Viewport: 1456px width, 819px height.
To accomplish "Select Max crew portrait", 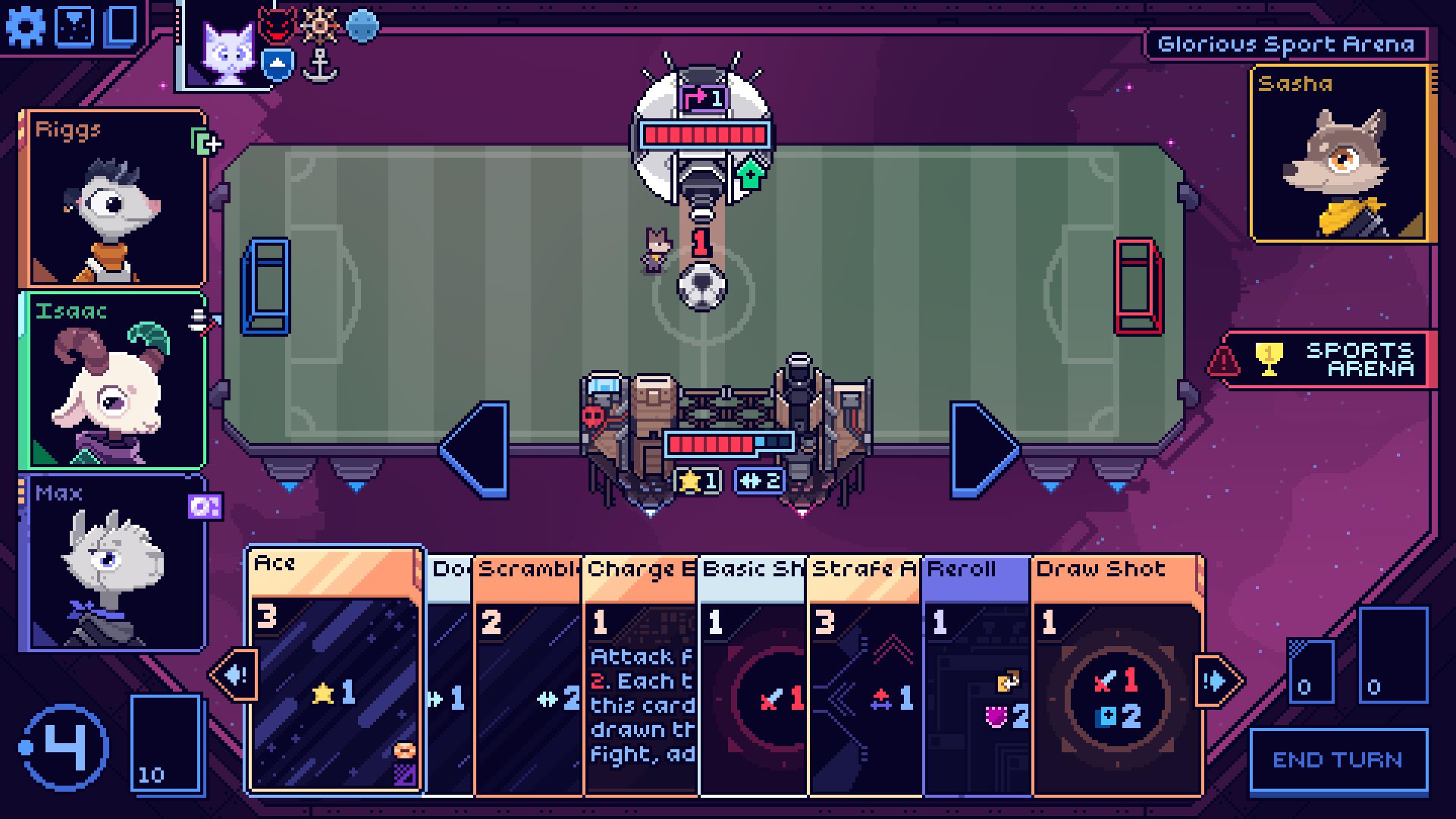I will point(114,563).
